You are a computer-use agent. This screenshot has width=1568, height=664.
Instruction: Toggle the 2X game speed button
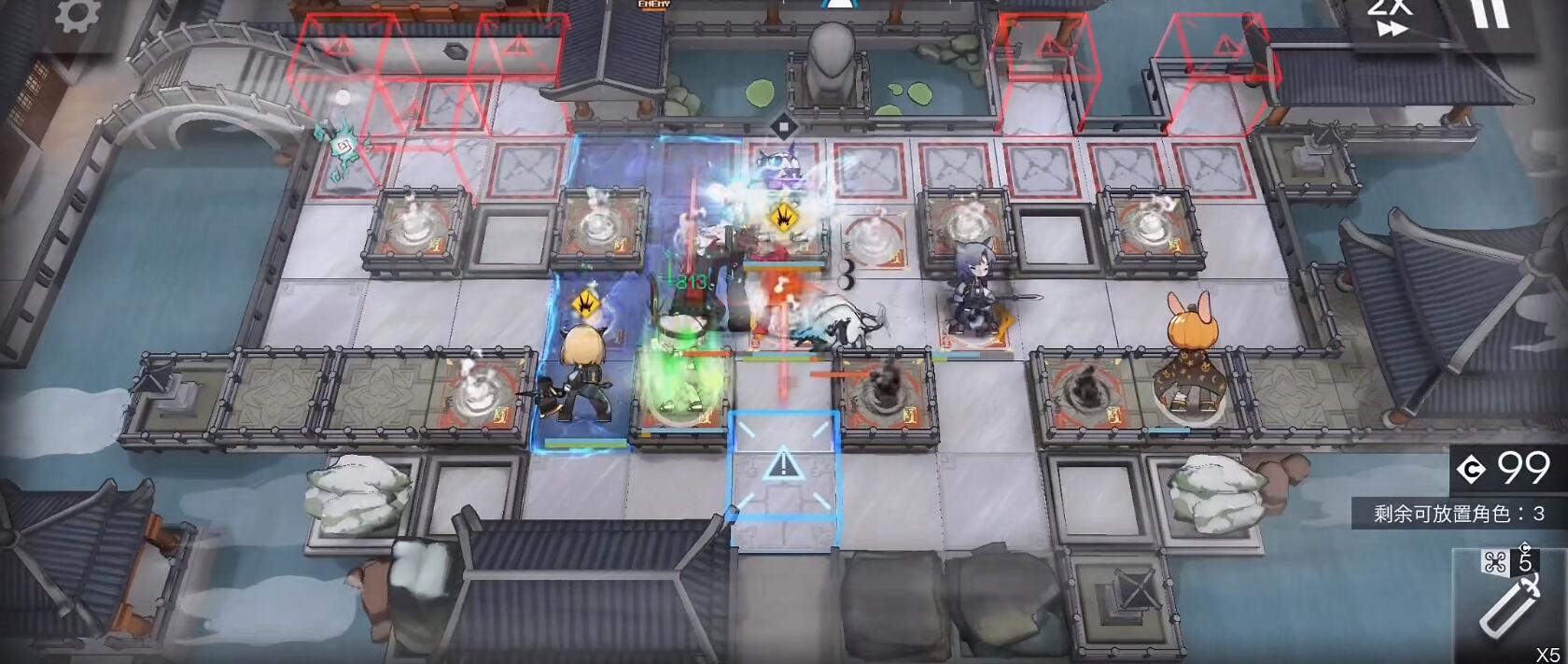pyautogui.click(x=1390, y=19)
